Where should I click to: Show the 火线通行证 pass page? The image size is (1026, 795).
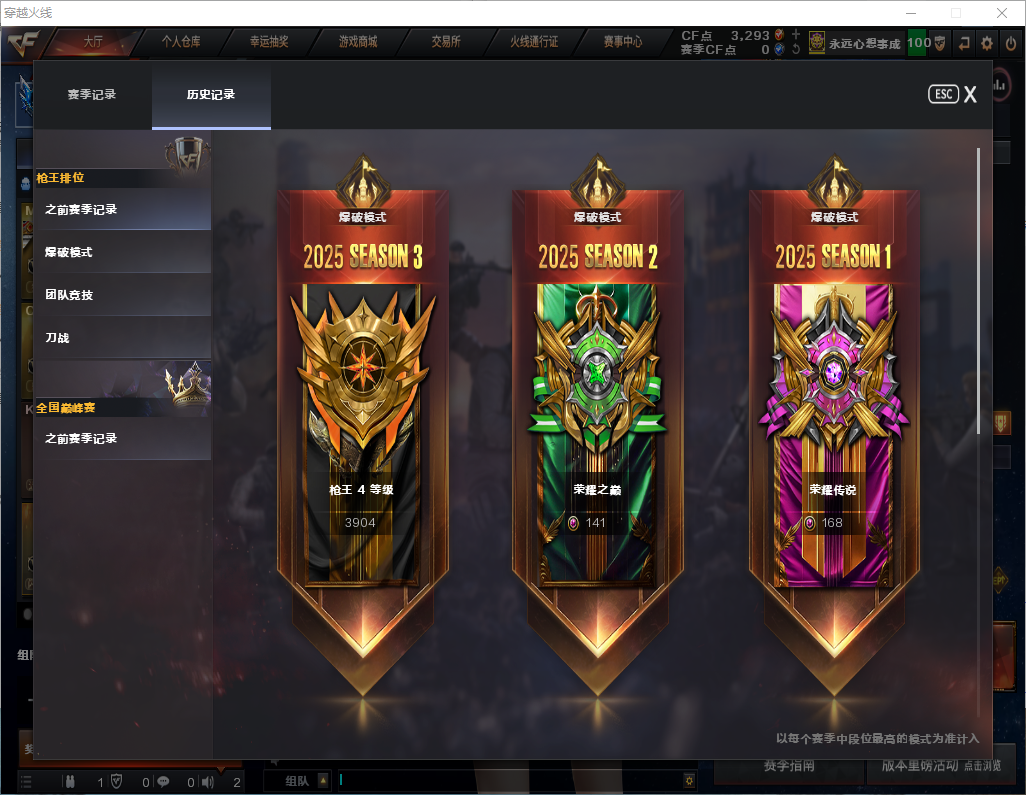click(x=534, y=42)
